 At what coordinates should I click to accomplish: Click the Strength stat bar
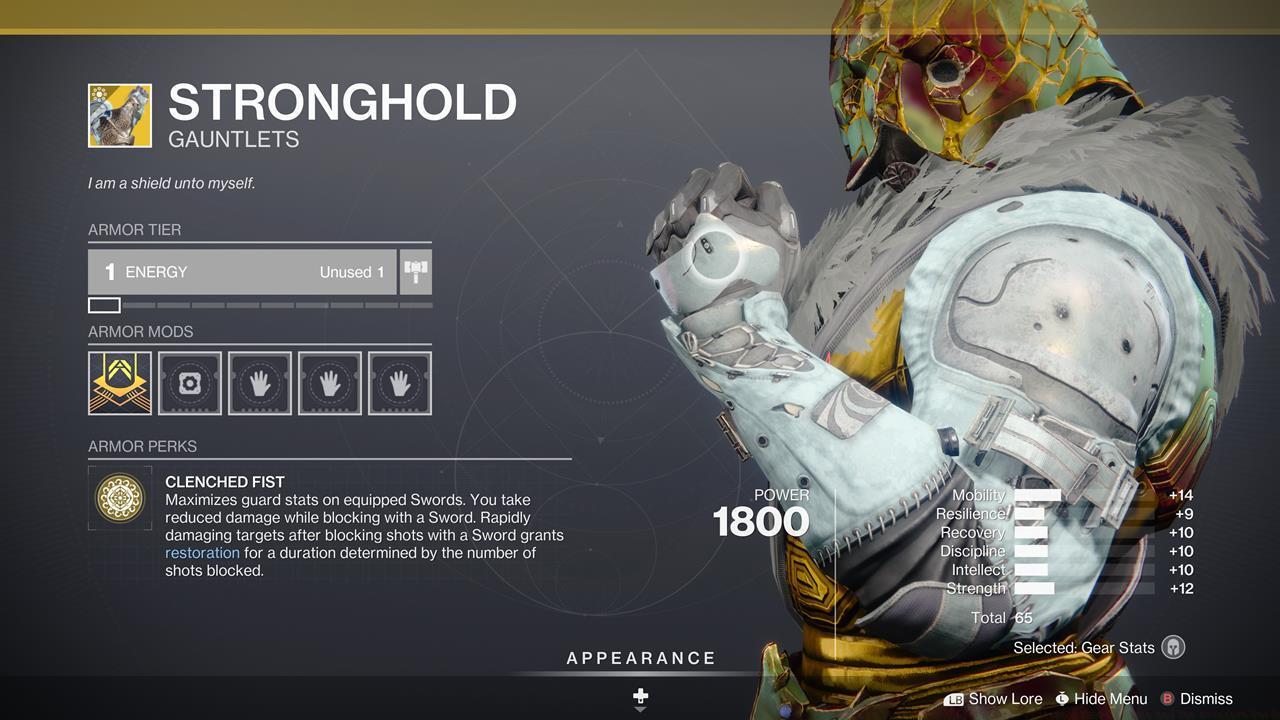point(1033,588)
